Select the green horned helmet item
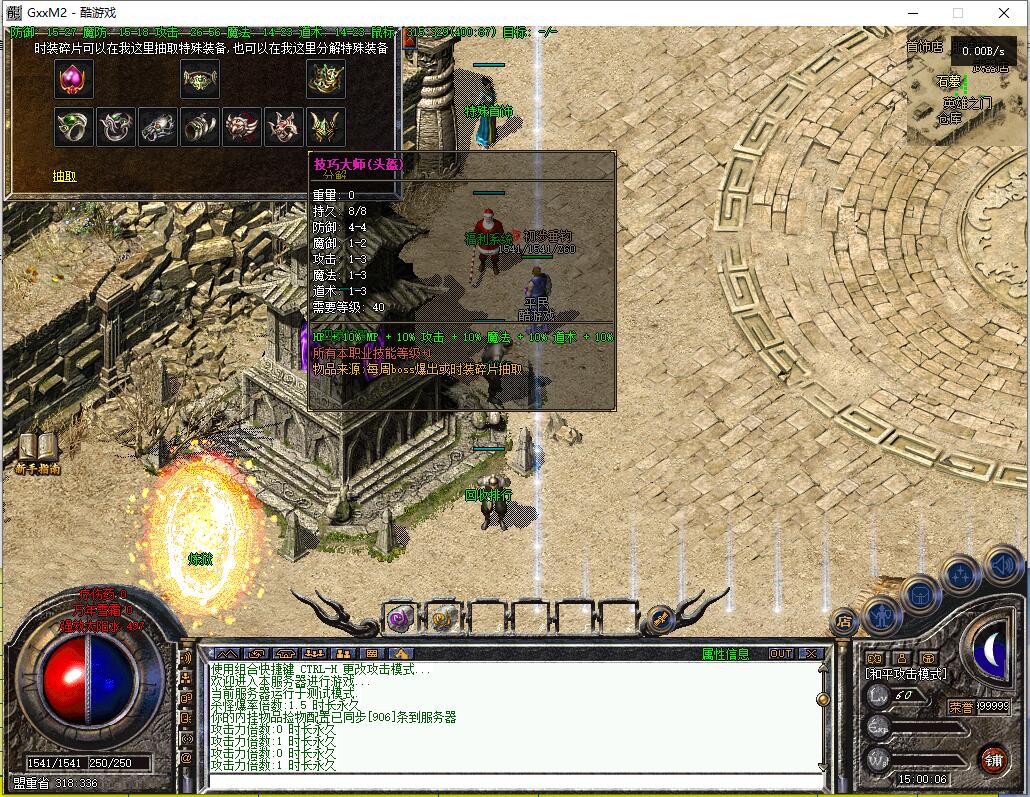 (x=326, y=127)
